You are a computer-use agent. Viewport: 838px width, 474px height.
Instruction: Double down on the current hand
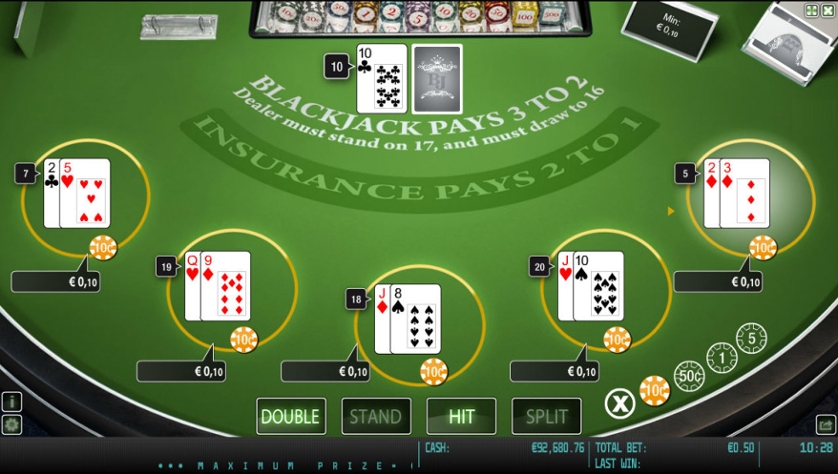290,416
